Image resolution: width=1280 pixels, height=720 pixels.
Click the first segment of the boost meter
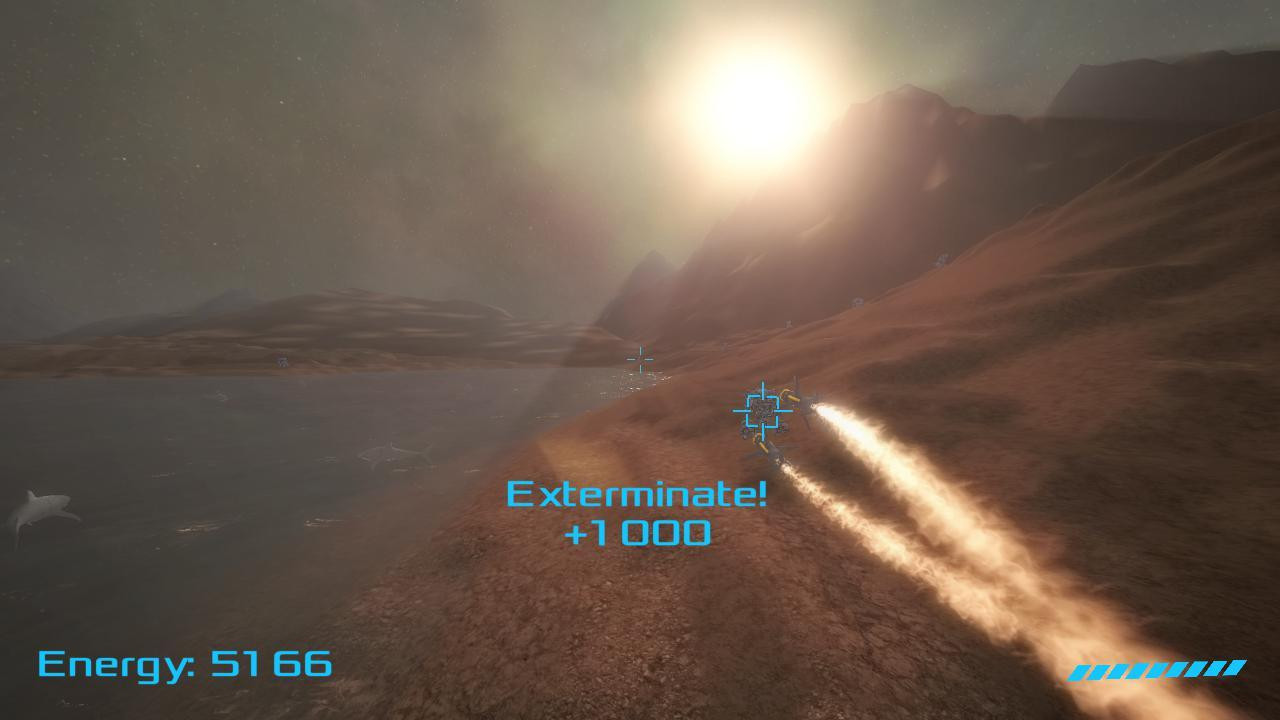pyautogui.click(x=1082, y=672)
